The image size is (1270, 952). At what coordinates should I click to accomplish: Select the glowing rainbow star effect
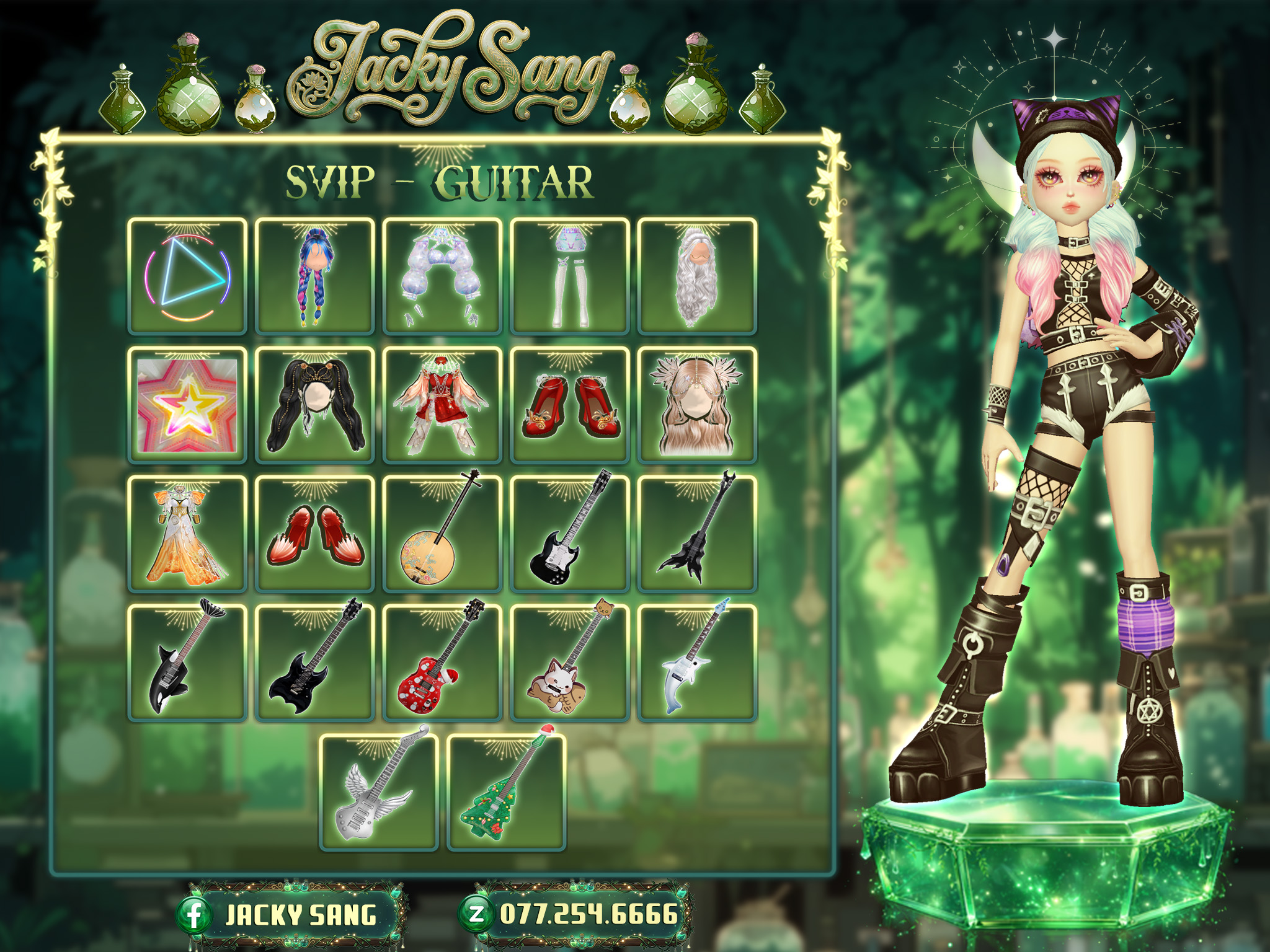(187, 405)
